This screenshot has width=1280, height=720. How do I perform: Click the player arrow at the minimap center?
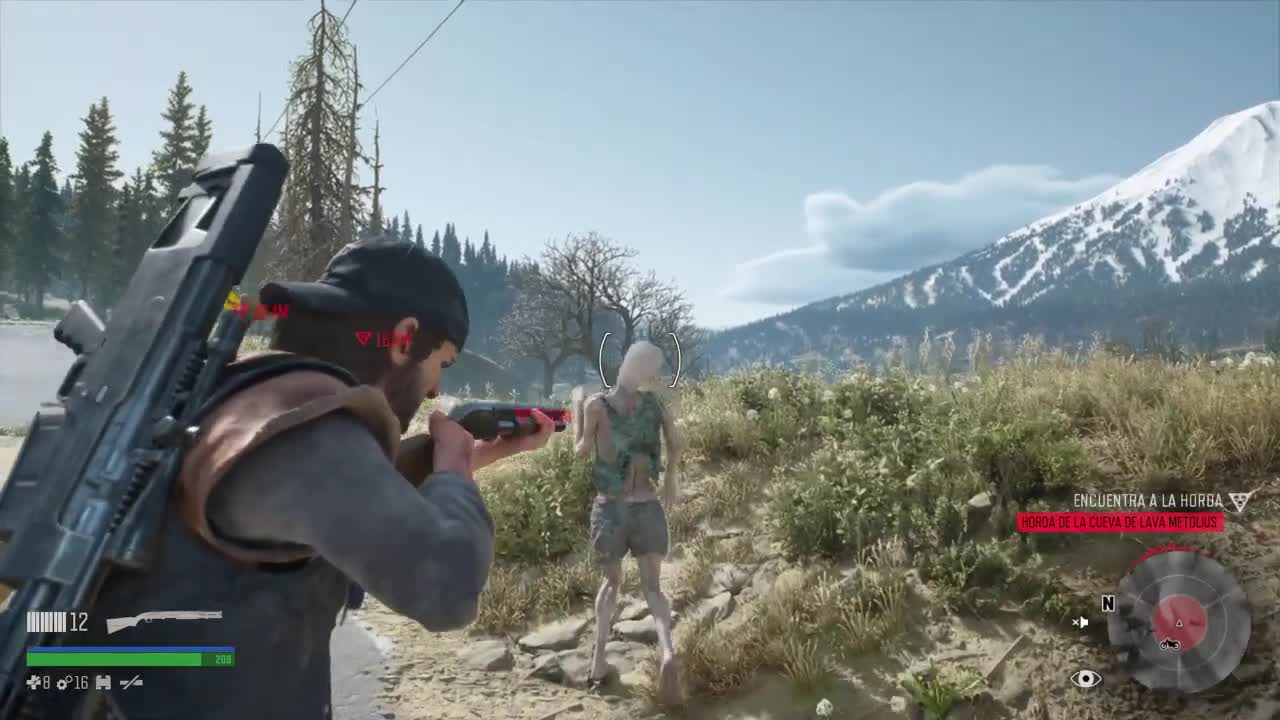(x=1179, y=624)
